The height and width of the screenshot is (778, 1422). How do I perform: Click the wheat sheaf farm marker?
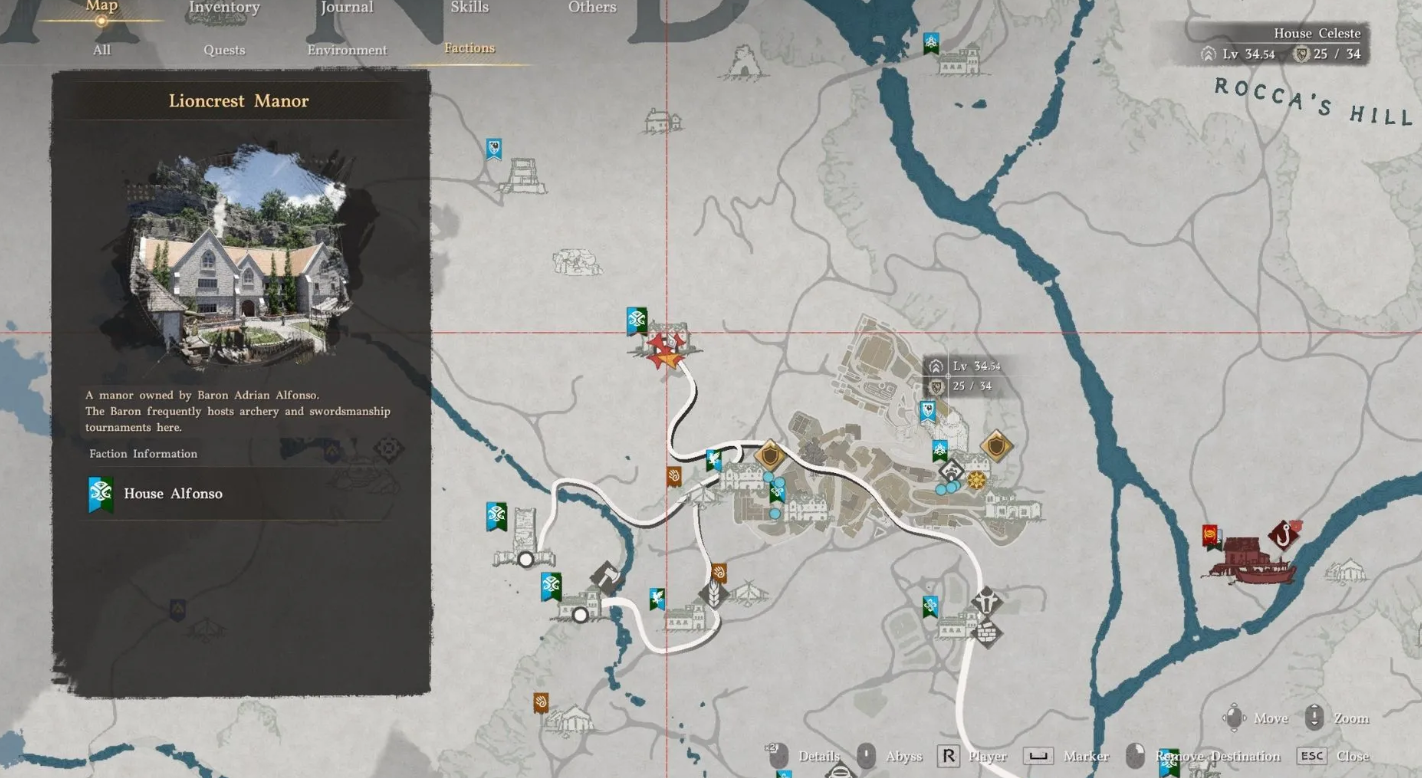[715, 595]
